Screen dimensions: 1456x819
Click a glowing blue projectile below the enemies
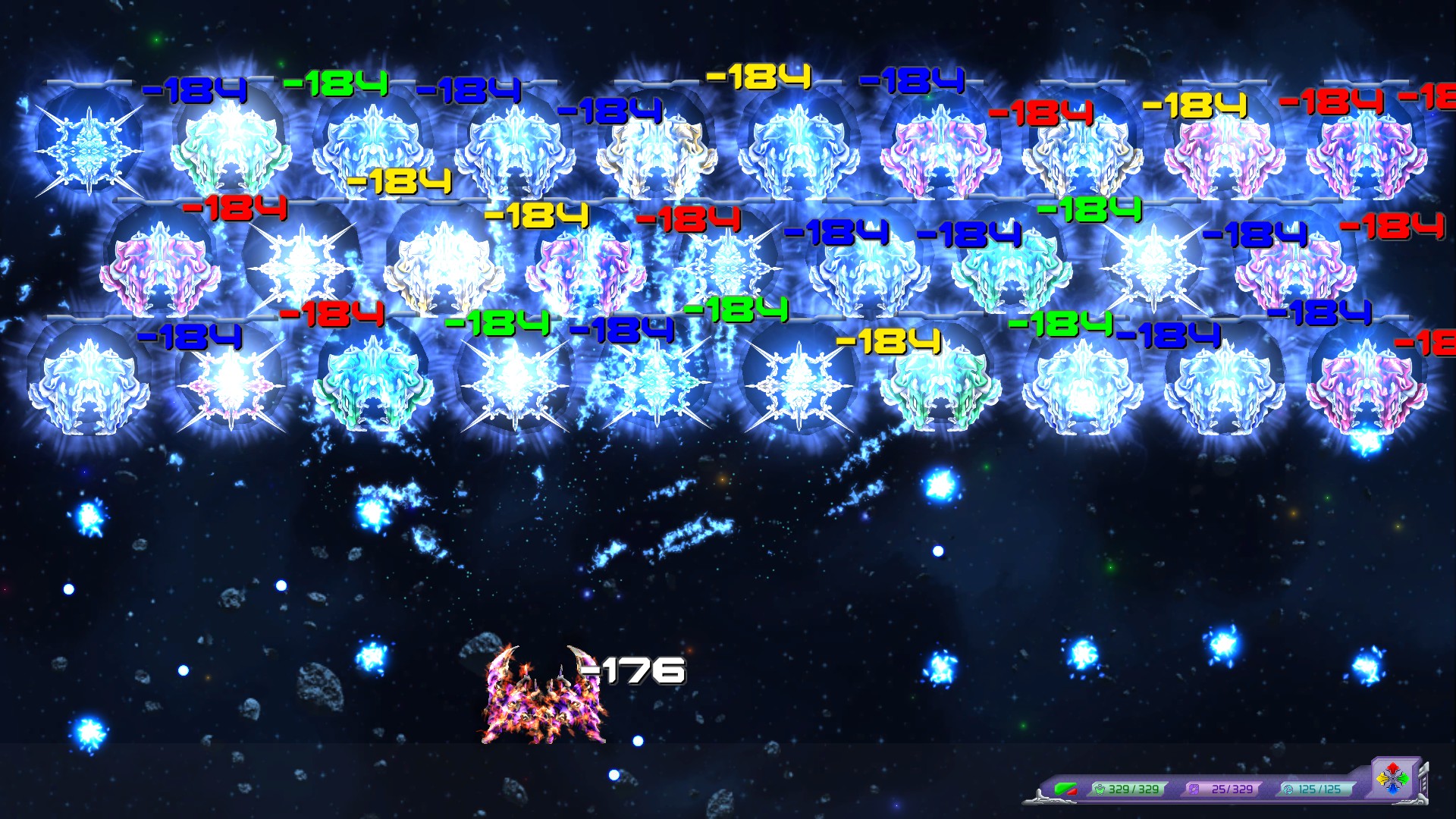click(x=940, y=484)
